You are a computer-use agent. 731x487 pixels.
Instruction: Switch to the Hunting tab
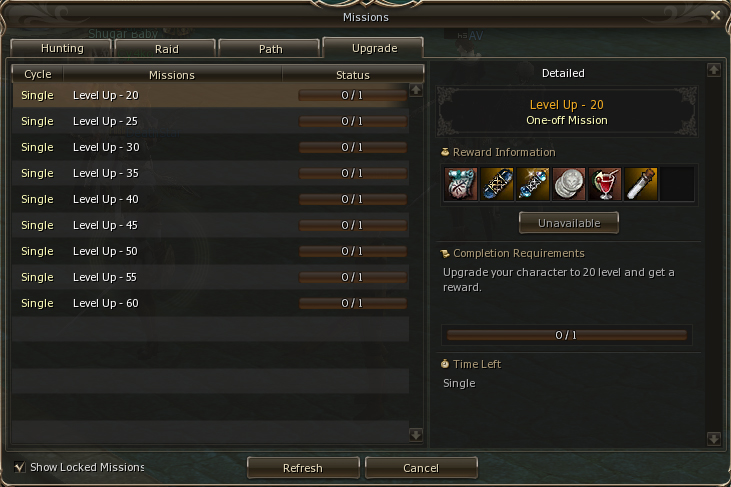tap(61, 48)
